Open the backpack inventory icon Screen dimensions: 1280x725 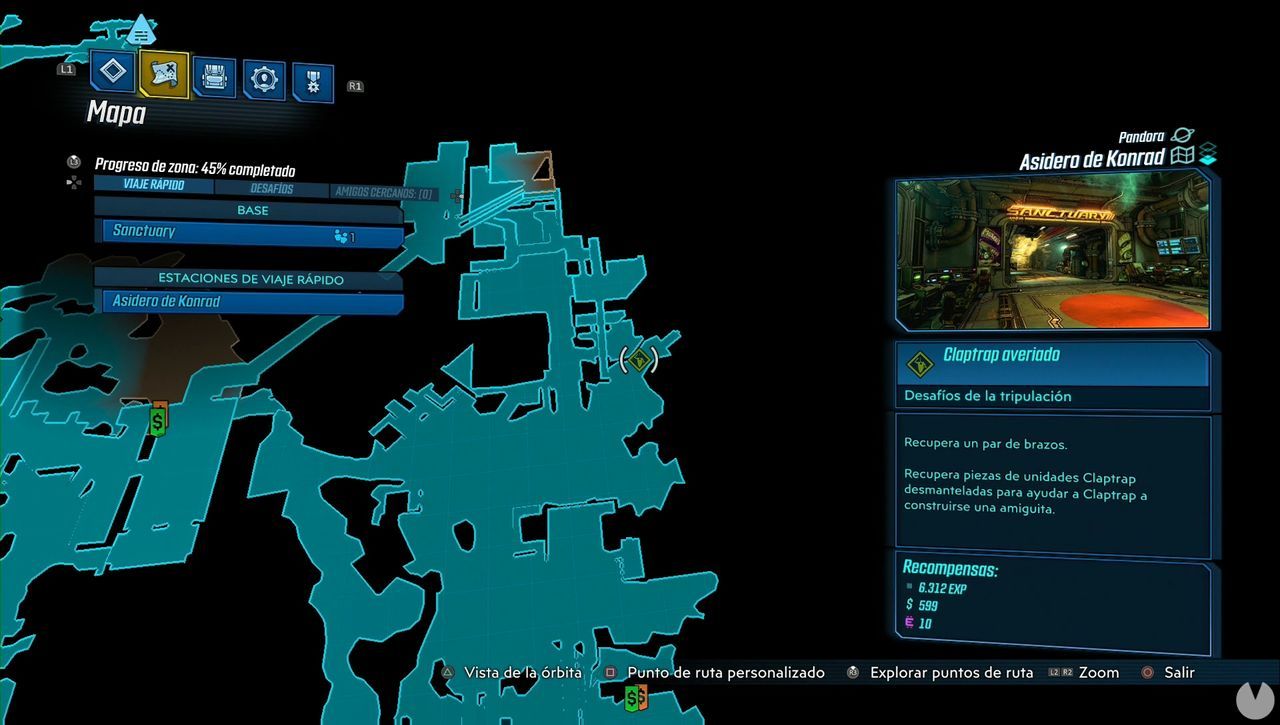tap(214, 74)
